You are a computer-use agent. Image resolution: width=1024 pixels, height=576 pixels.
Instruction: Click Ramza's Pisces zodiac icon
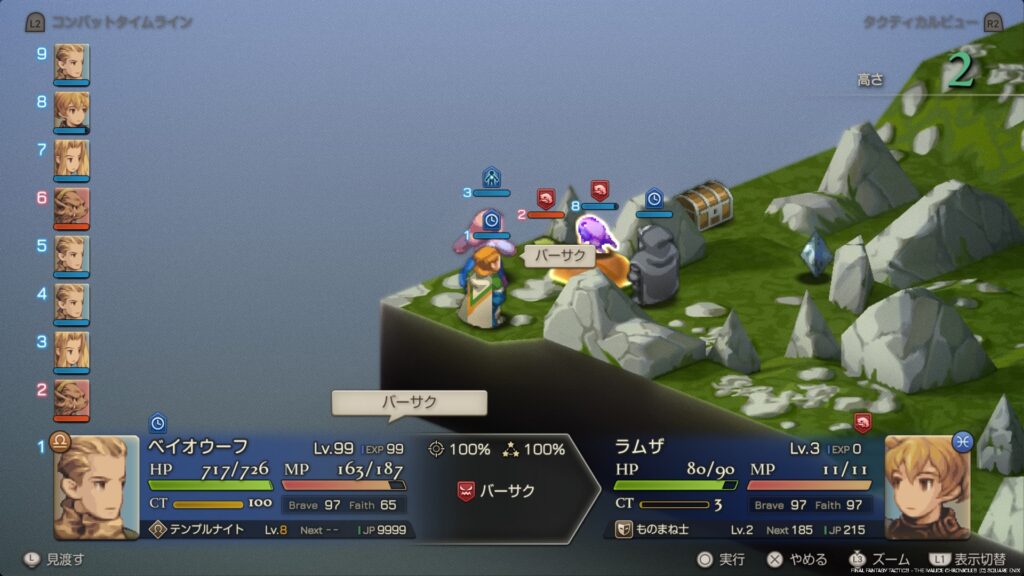tap(962, 441)
